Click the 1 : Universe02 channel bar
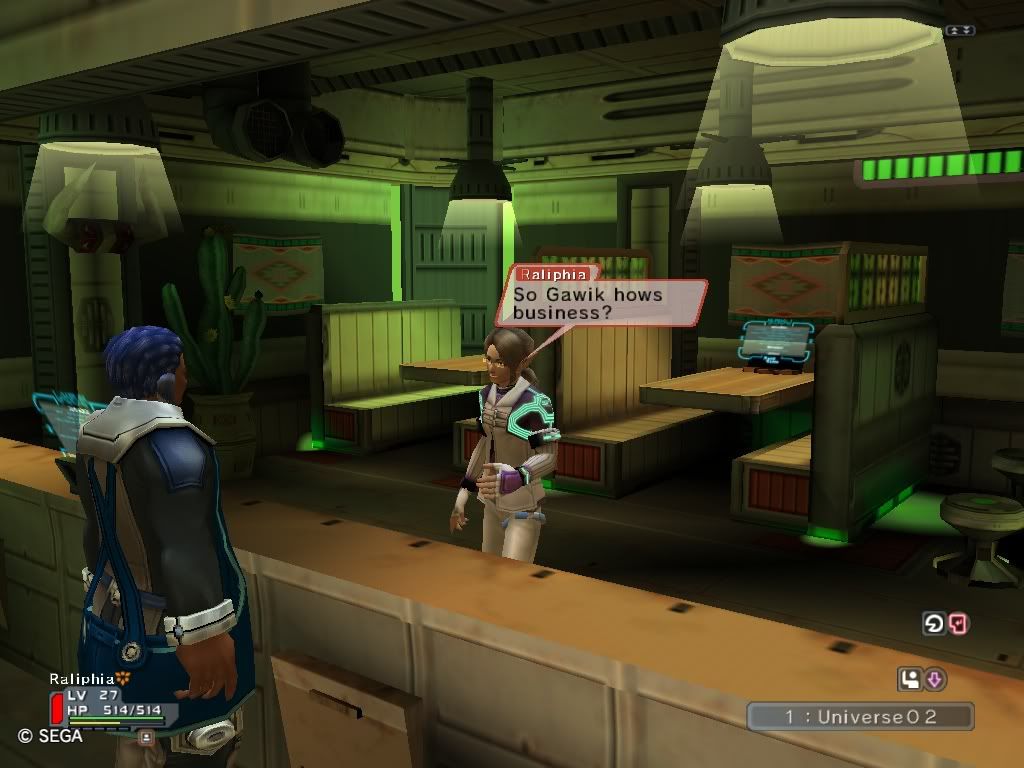1024x768 pixels. tap(860, 716)
